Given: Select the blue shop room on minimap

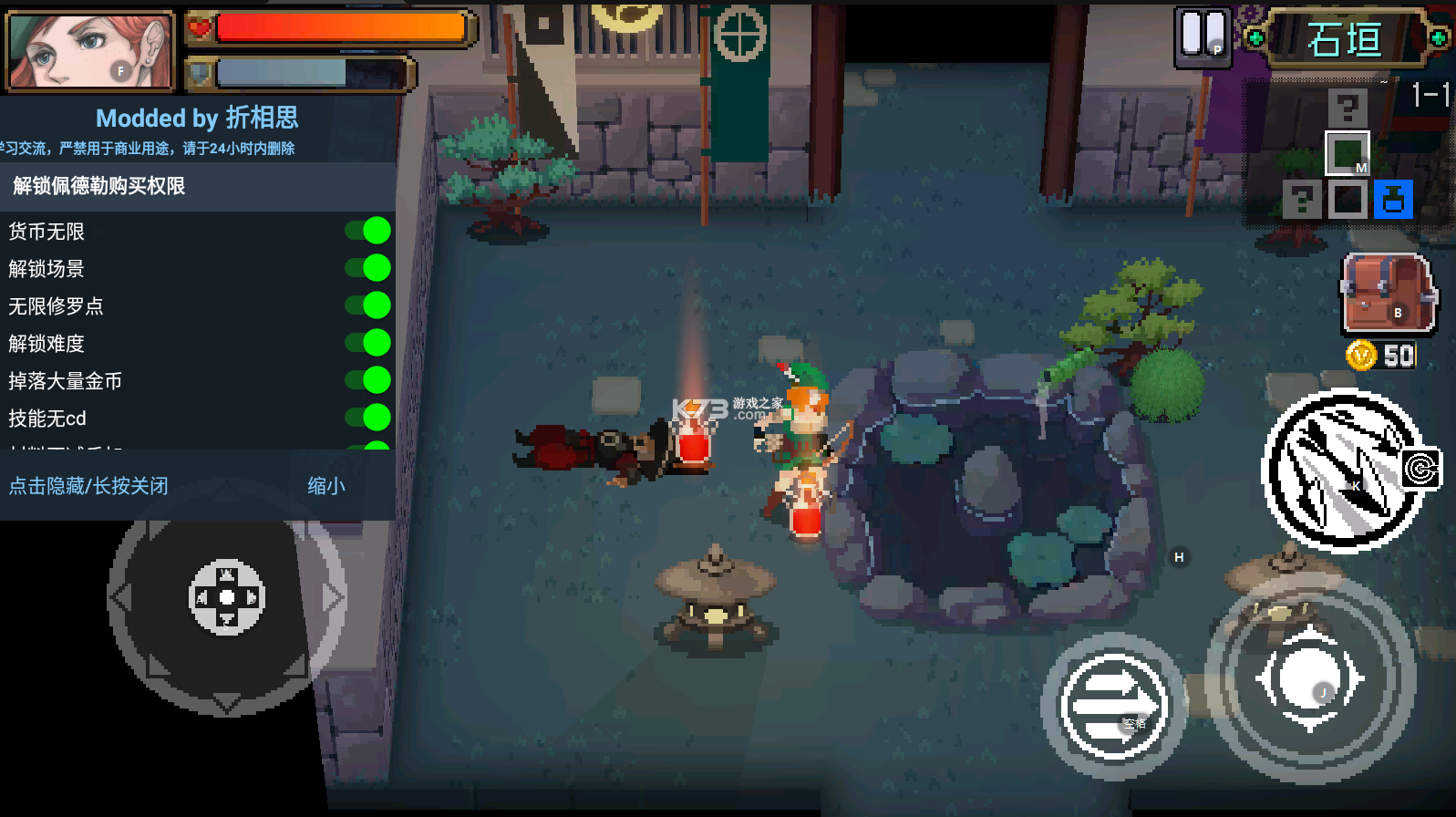Looking at the screenshot, I should (1393, 200).
